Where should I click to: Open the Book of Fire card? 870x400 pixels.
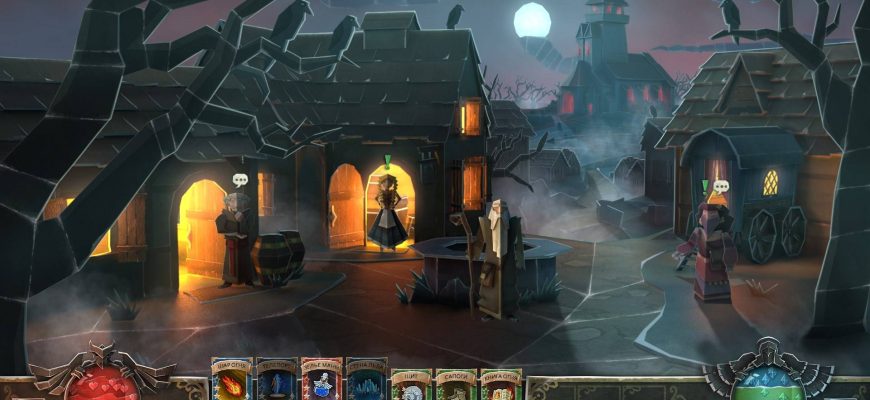(500, 385)
